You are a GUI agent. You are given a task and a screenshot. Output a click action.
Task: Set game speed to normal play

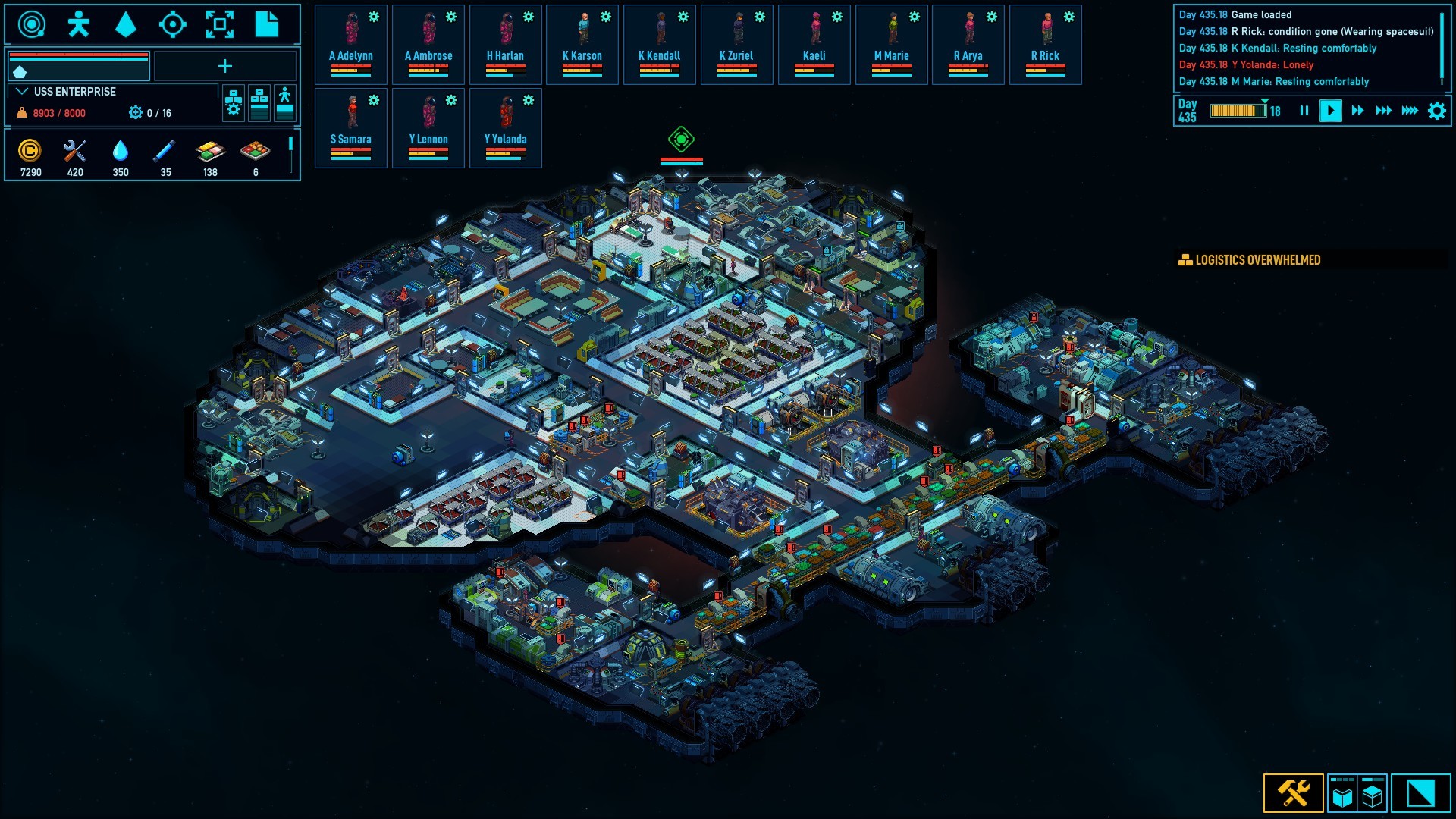tap(1330, 111)
